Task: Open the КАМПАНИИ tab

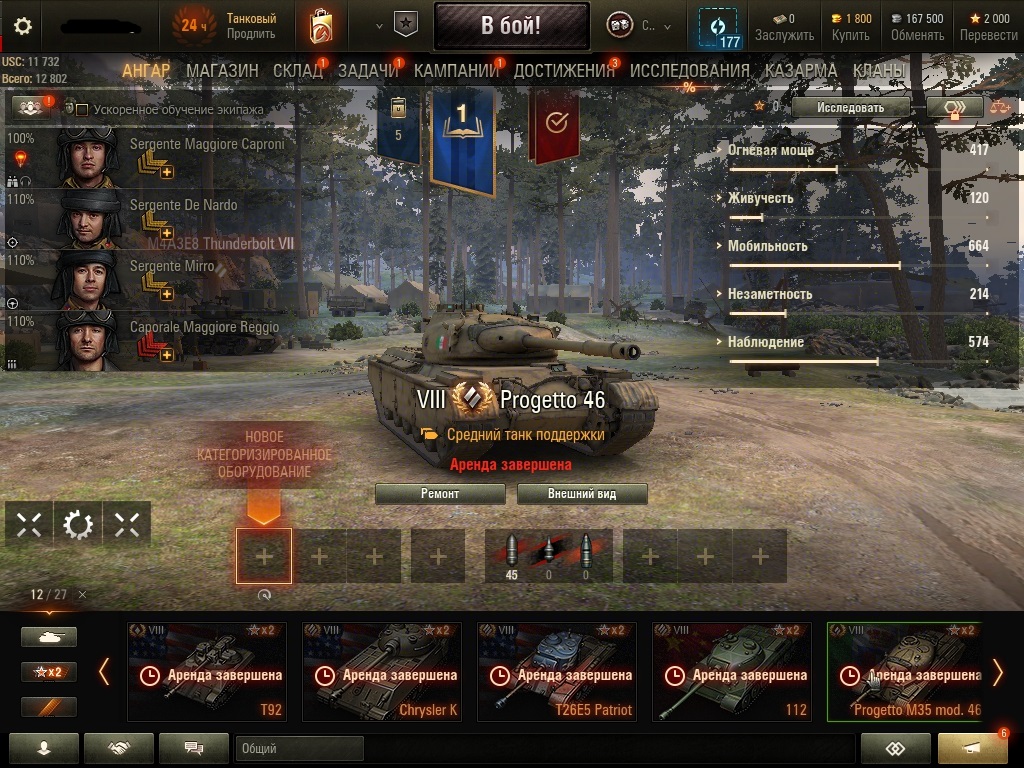Action: pos(456,71)
